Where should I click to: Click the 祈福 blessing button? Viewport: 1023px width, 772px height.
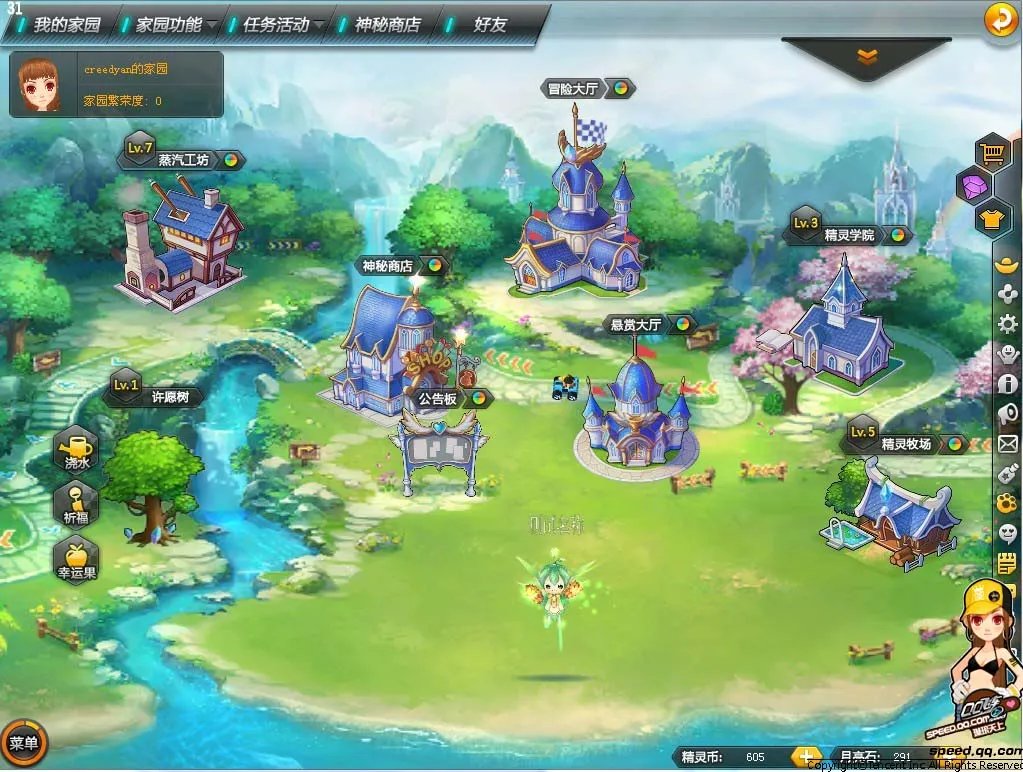pos(77,502)
